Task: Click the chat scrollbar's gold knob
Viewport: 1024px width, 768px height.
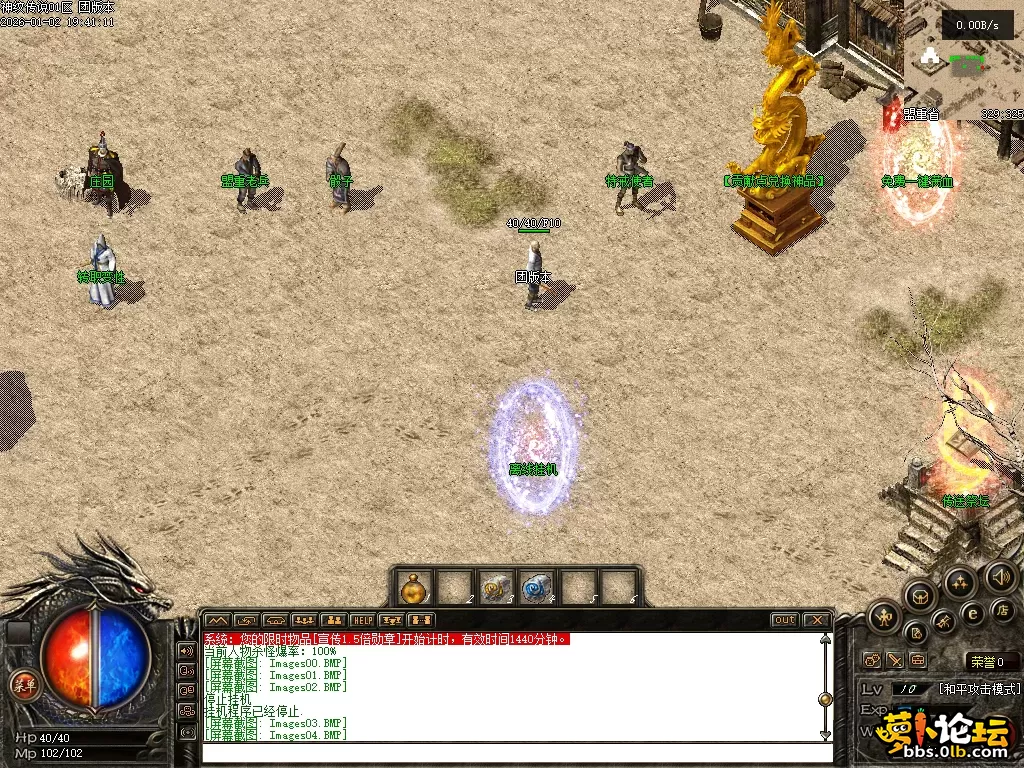Action: [825, 699]
